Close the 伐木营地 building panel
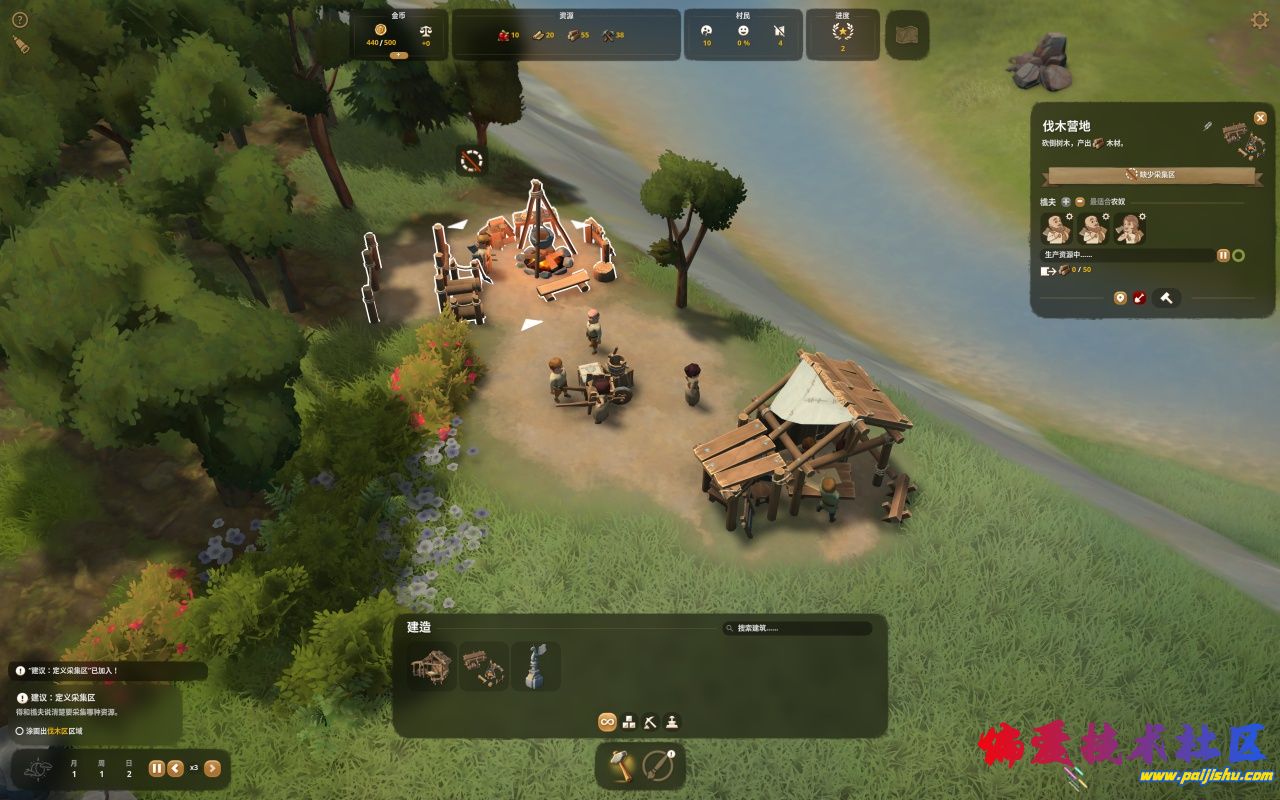 coord(1260,118)
